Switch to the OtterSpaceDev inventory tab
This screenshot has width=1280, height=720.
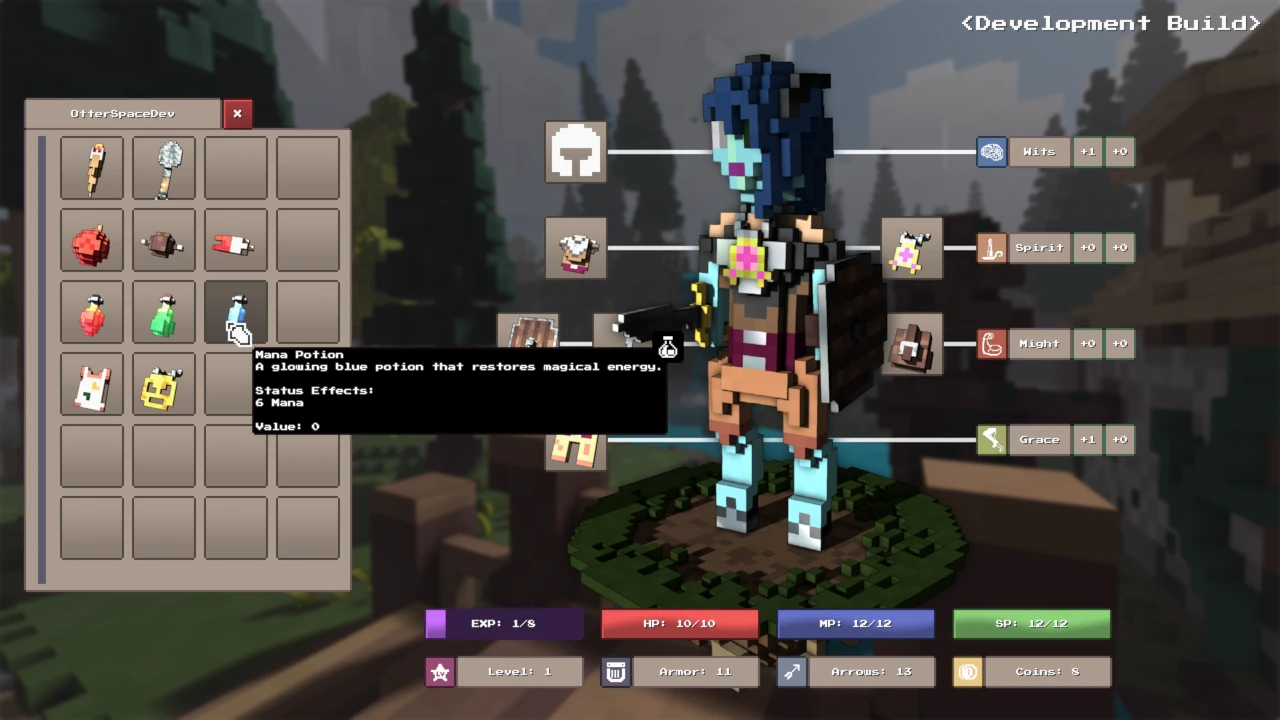[x=120, y=113]
